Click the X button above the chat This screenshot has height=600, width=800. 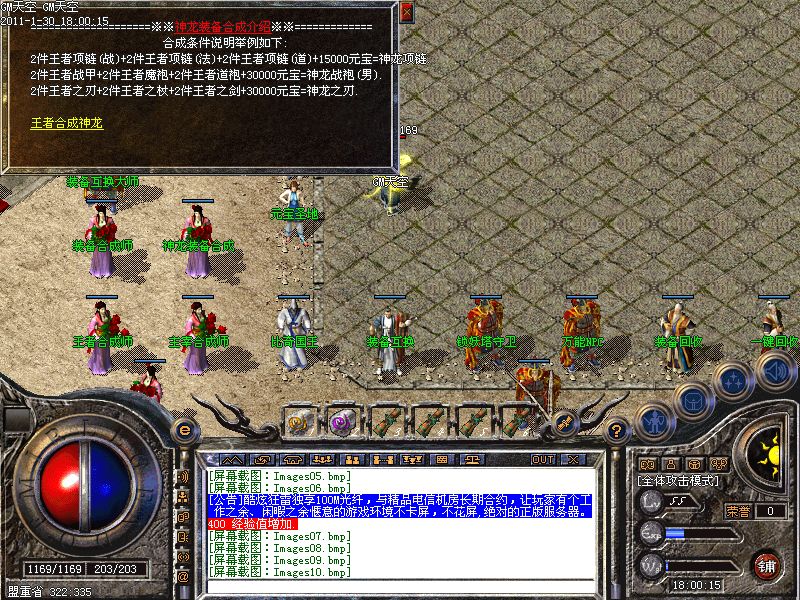click(573, 459)
